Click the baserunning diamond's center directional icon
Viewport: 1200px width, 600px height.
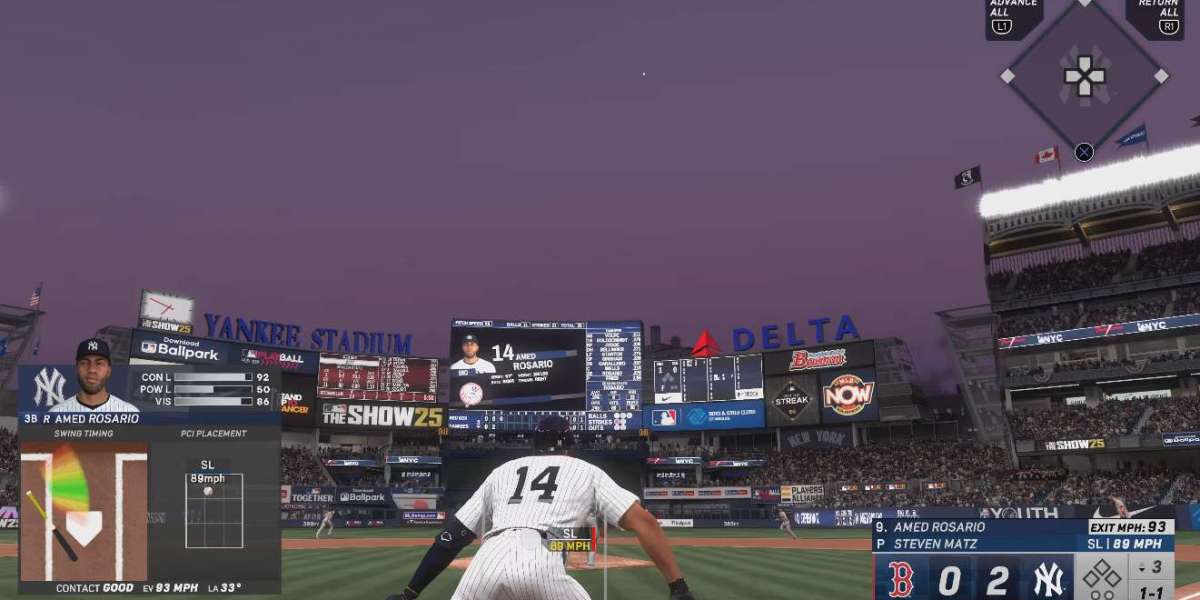click(x=1085, y=76)
